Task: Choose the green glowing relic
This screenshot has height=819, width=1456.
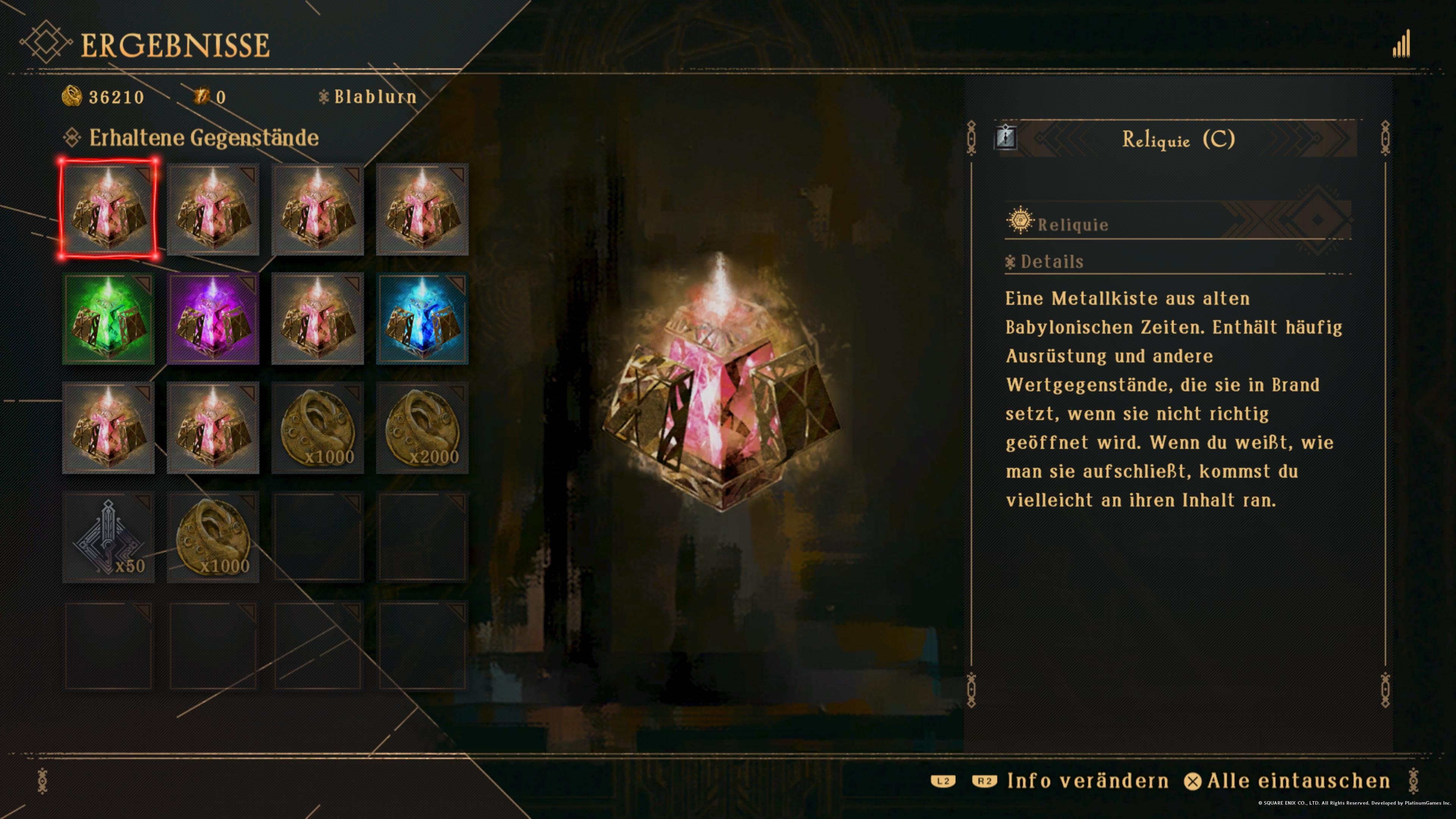Action: pyautogui.click(x=108, y=319)
